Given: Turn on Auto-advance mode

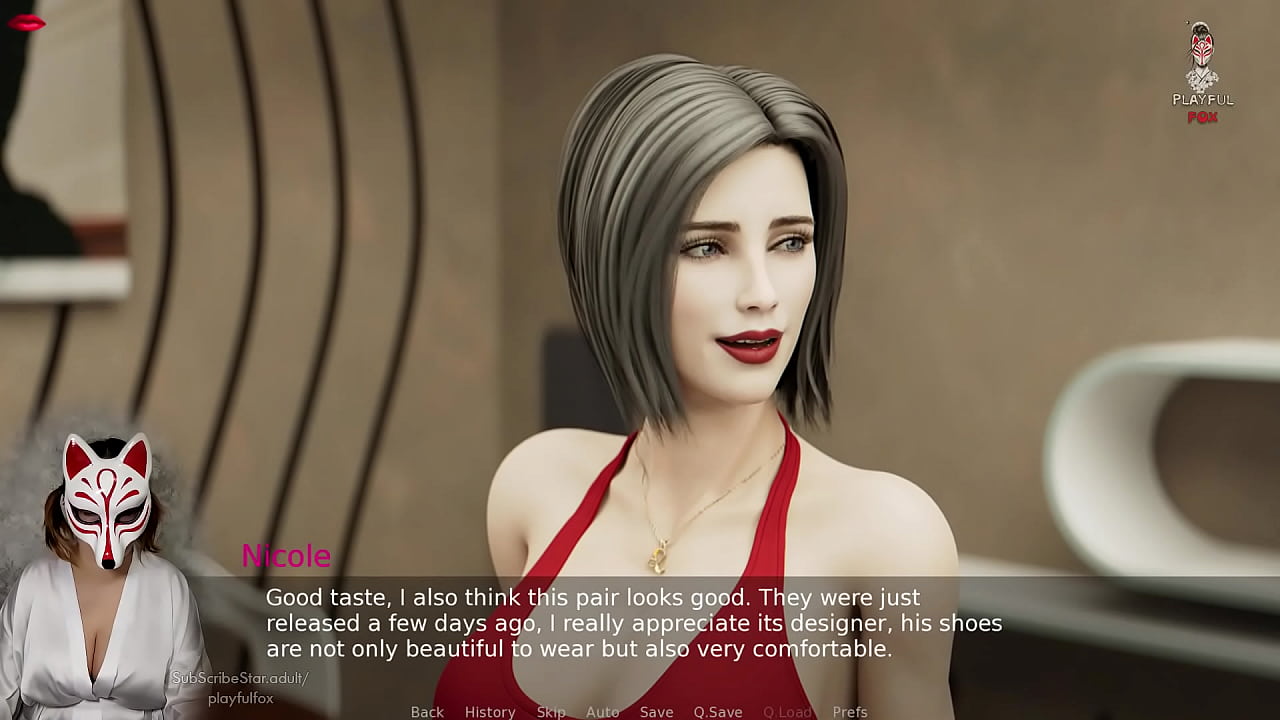Looking at the screenshot, I should [602, 712].
